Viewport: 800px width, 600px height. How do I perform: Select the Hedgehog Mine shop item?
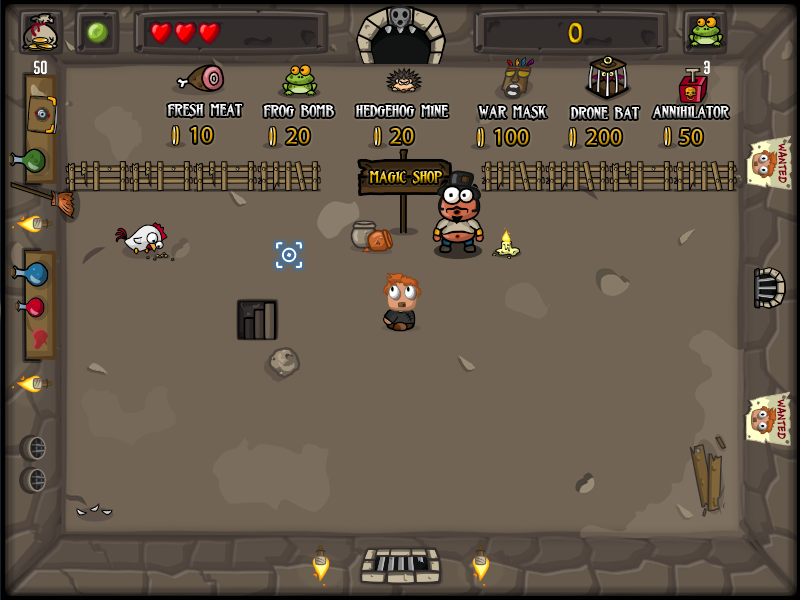coord(403,80)
